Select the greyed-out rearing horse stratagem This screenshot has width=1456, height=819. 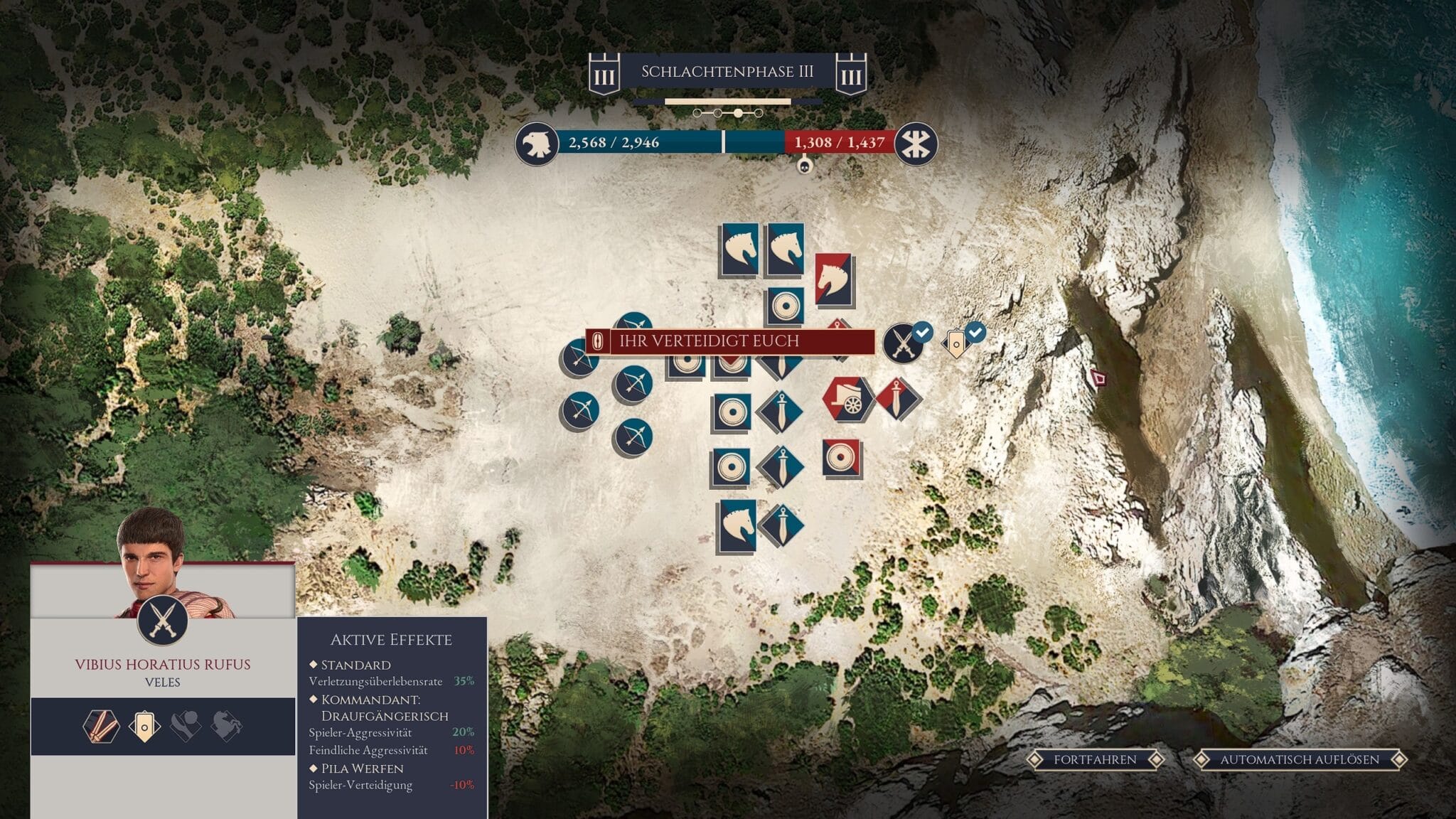click(x=227, y=727)
